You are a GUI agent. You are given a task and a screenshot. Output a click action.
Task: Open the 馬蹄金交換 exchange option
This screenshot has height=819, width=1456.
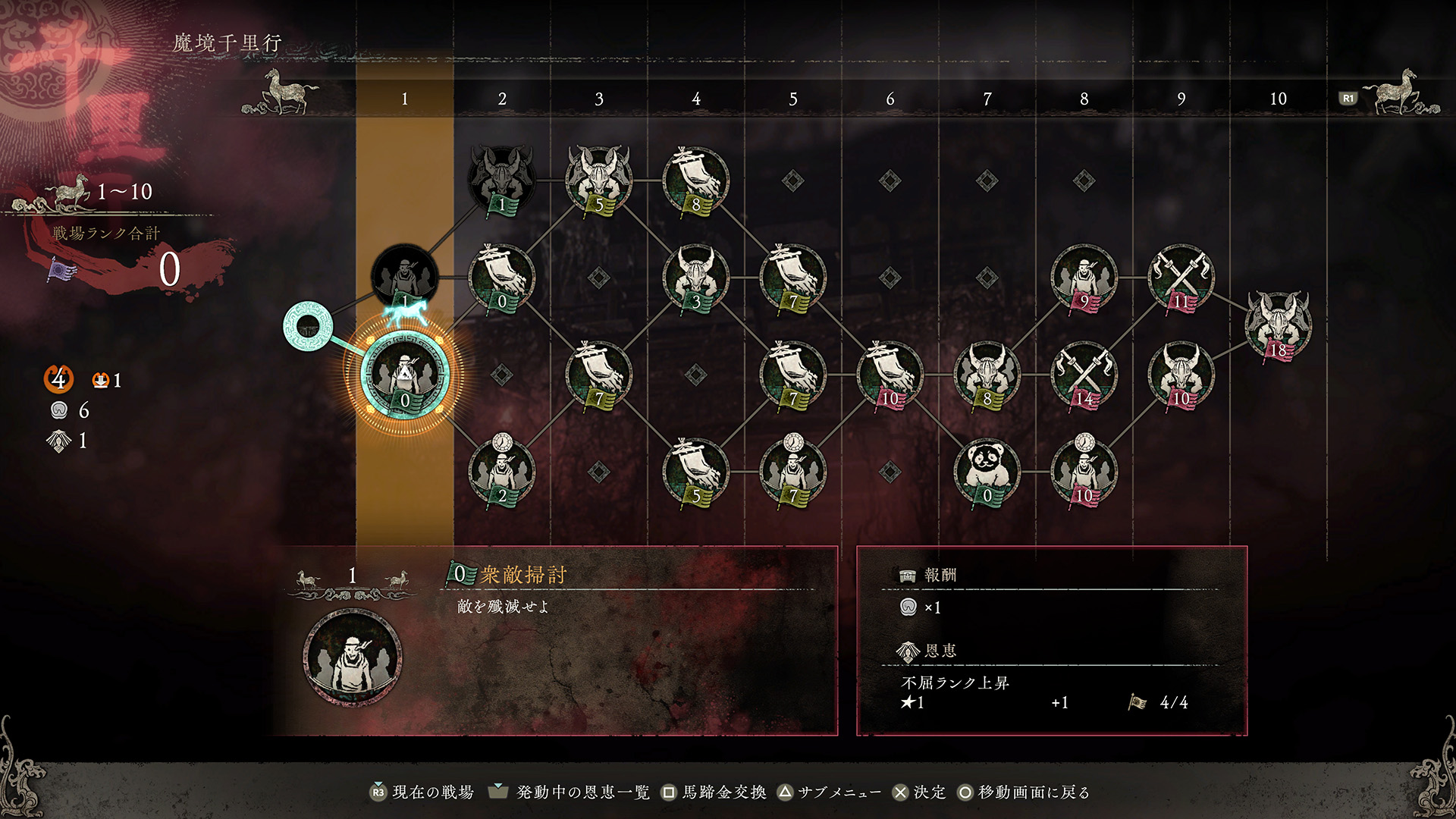click(716, 791)
